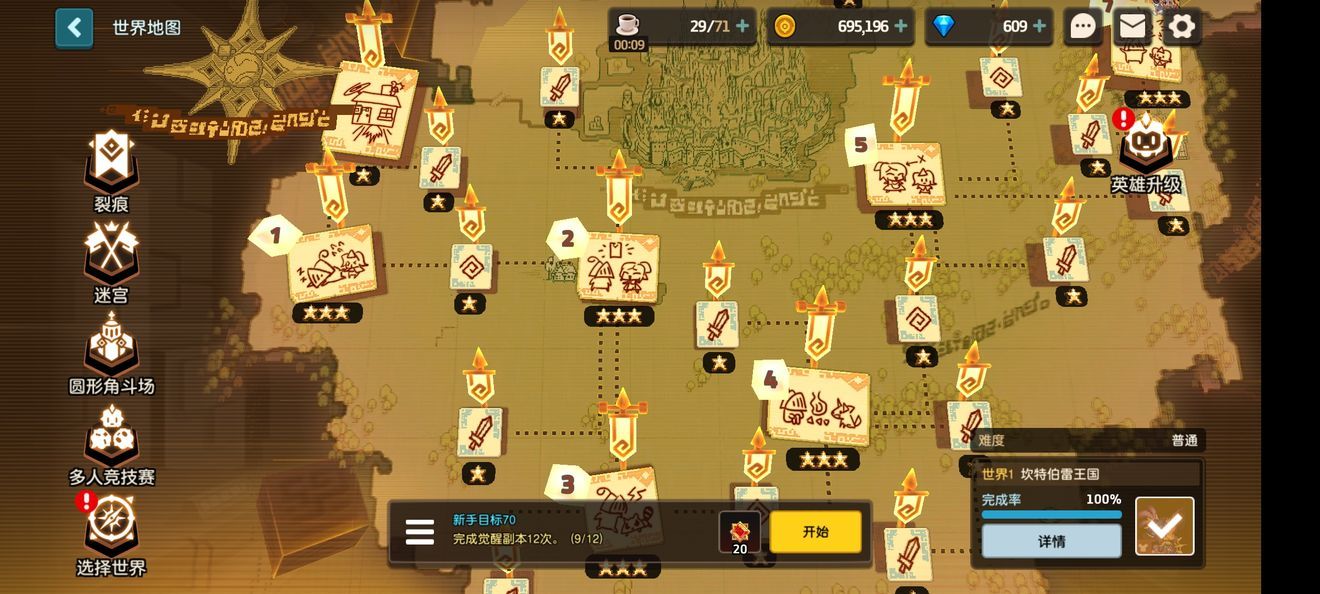Click the yellow 开始 button

pos(815,532)
